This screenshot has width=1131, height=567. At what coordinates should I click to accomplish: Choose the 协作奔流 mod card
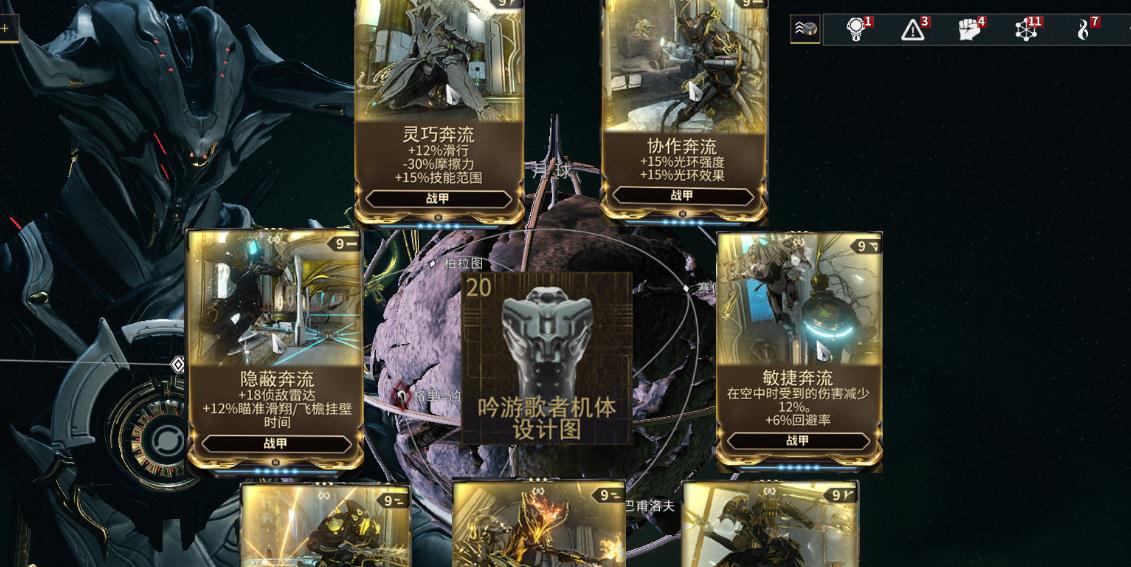coord(684,110)
